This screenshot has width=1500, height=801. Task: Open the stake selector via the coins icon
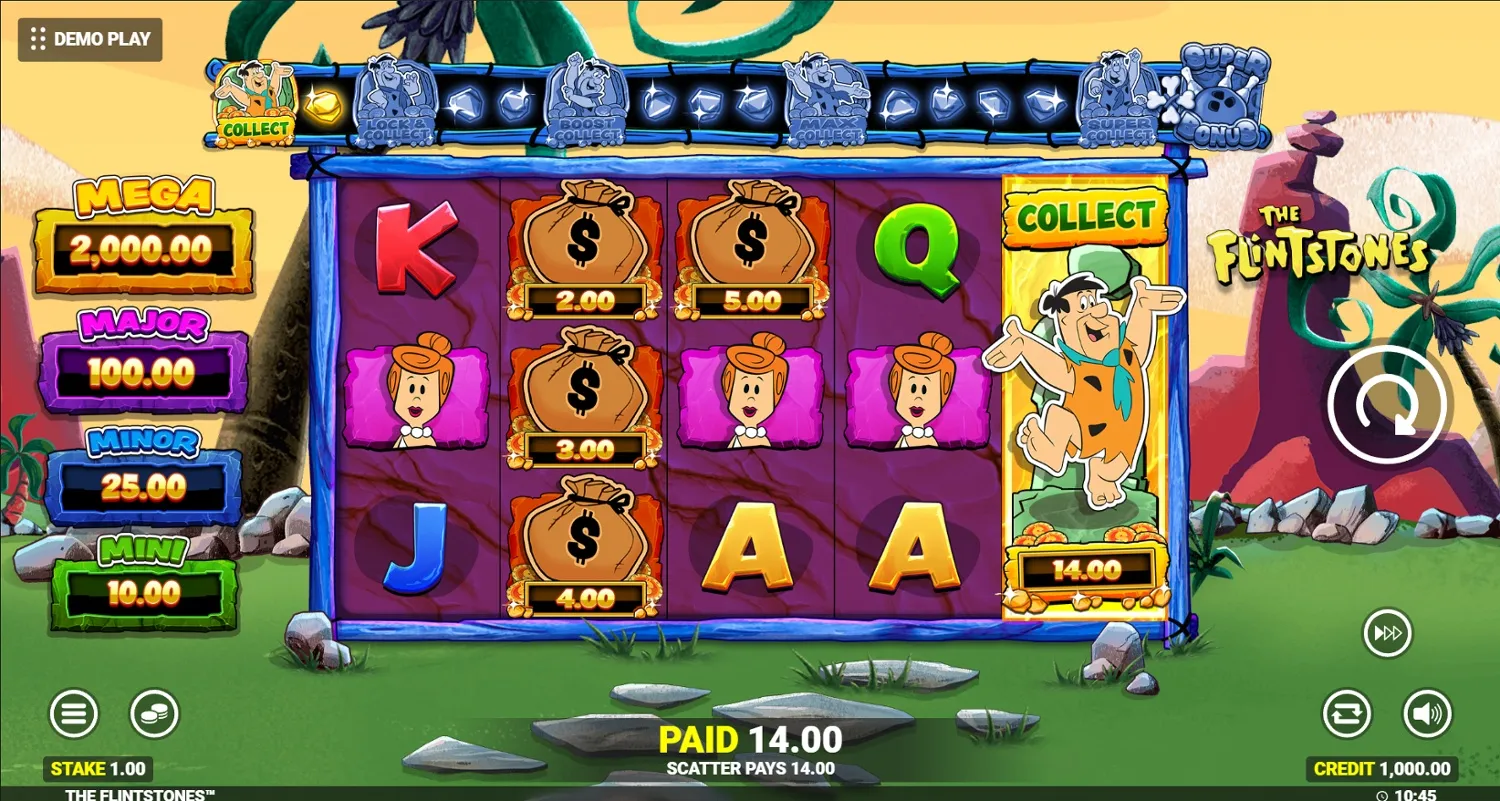point(153,713)
